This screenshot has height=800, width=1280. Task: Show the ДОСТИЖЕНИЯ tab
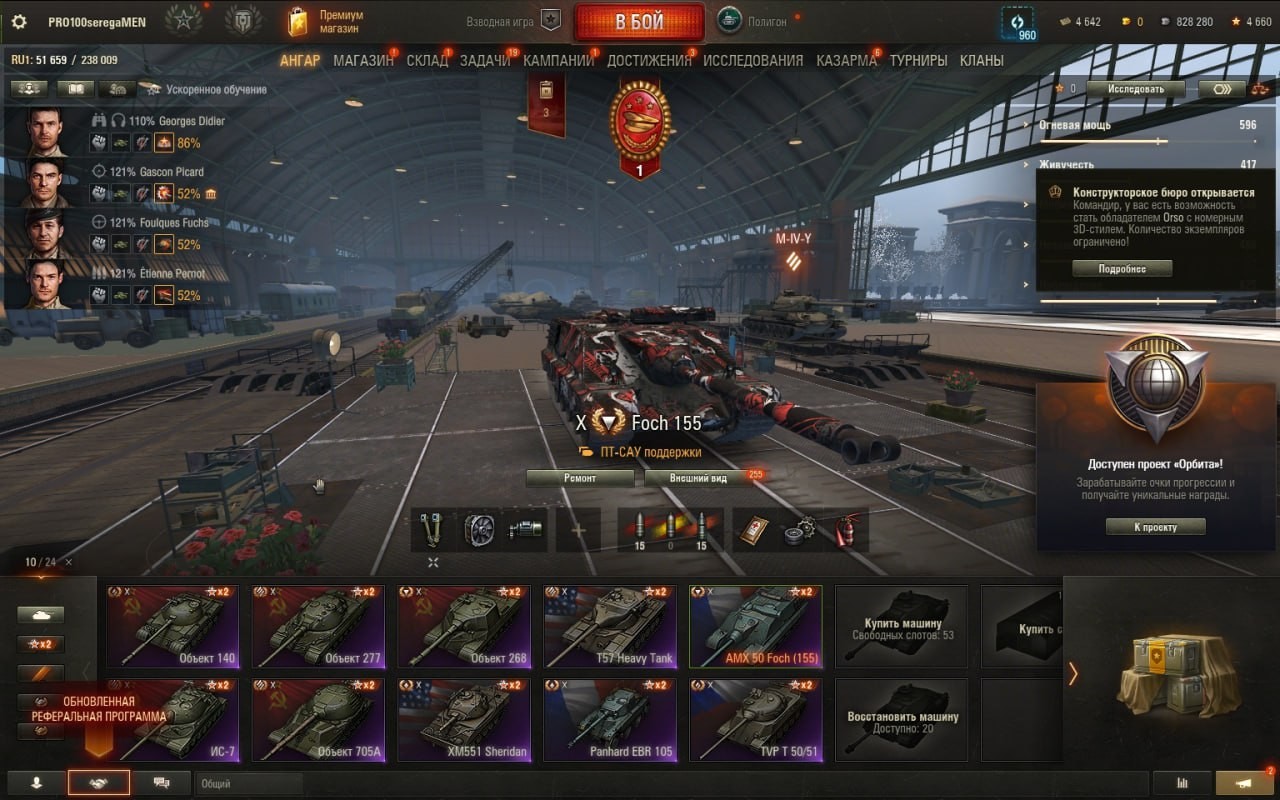[x=649, y=60]
